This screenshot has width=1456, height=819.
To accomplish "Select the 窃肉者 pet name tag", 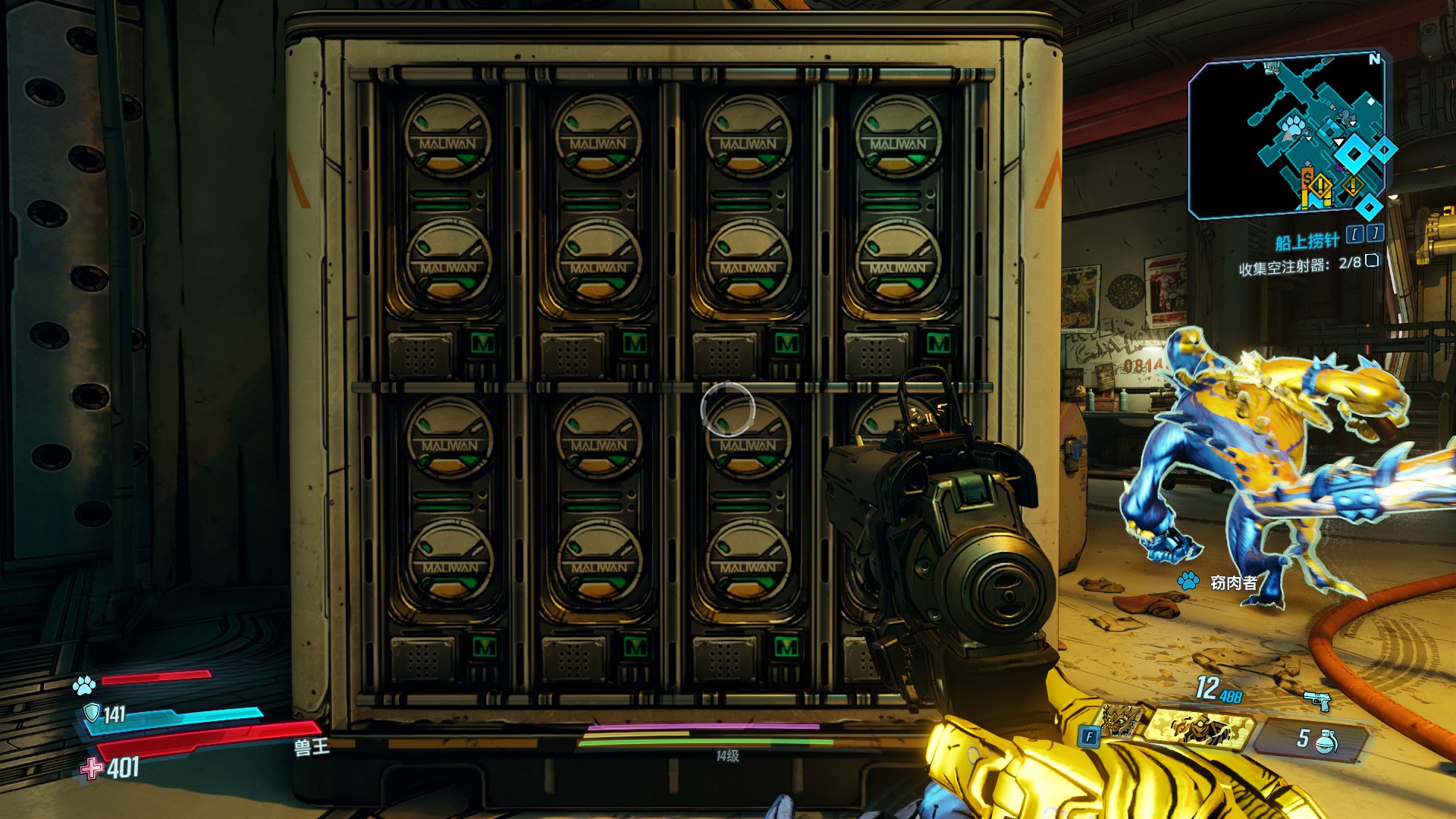I will coord(1234,582).
